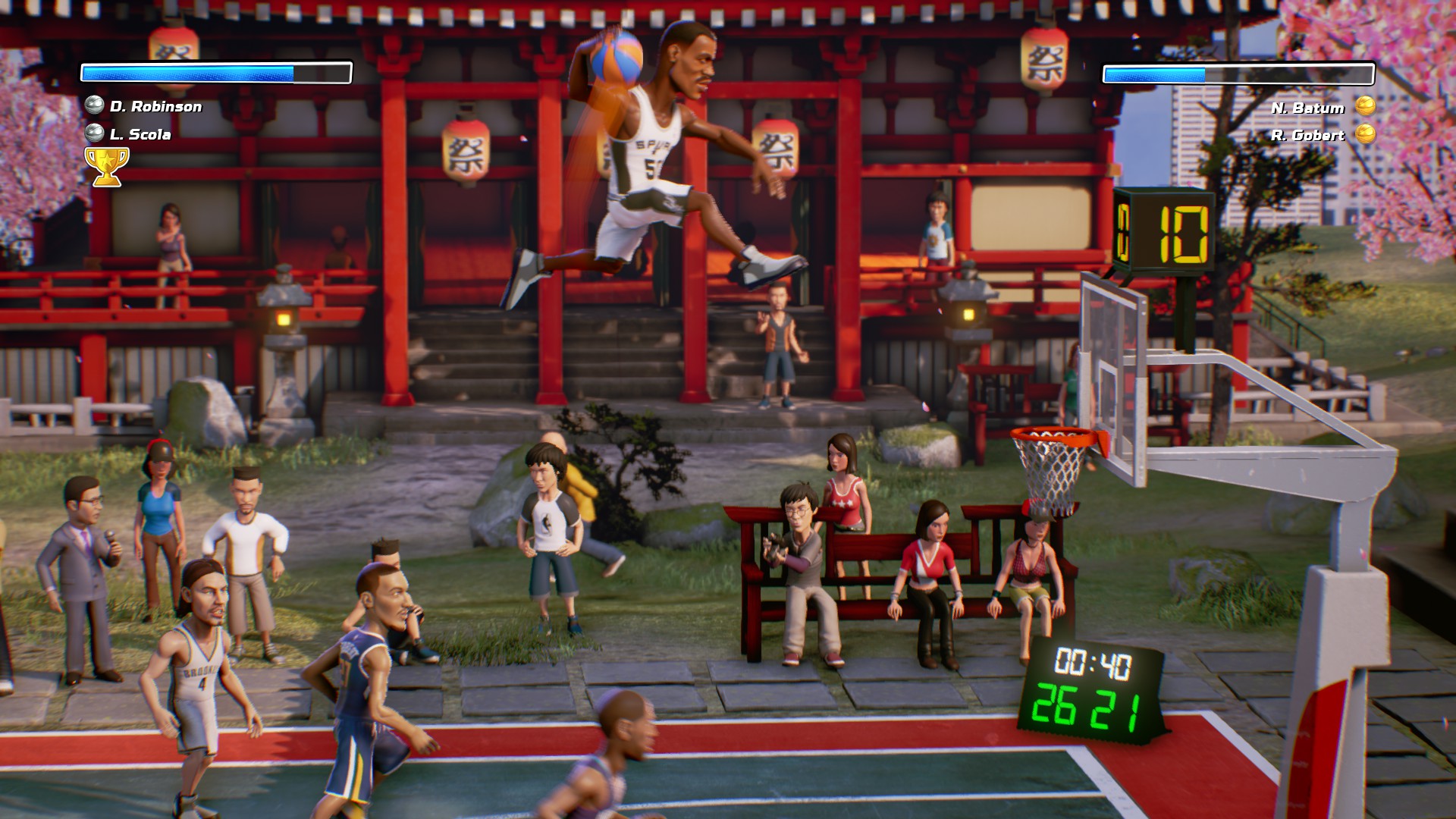Screen dimensions: 1456x819
Task: Toggle the right team's turbo bar
Action: pos(1238,74)
